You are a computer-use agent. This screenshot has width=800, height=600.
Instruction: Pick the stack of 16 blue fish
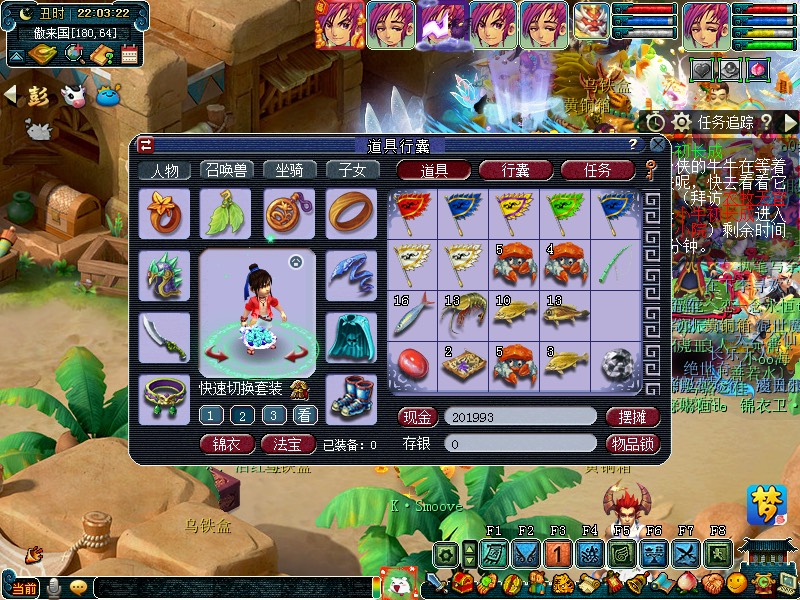(411, 315)
